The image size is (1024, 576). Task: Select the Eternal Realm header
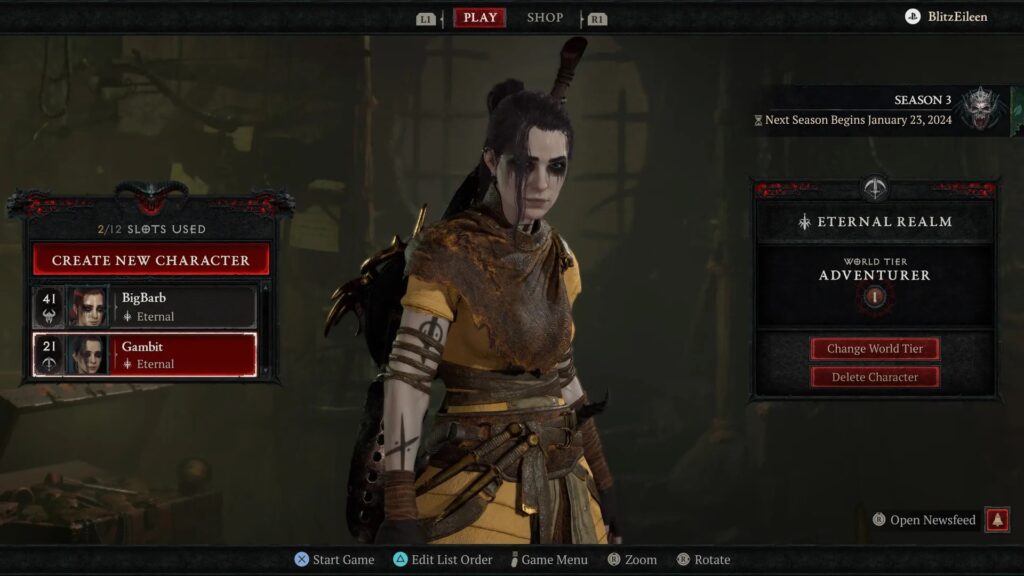pos(875,222)
